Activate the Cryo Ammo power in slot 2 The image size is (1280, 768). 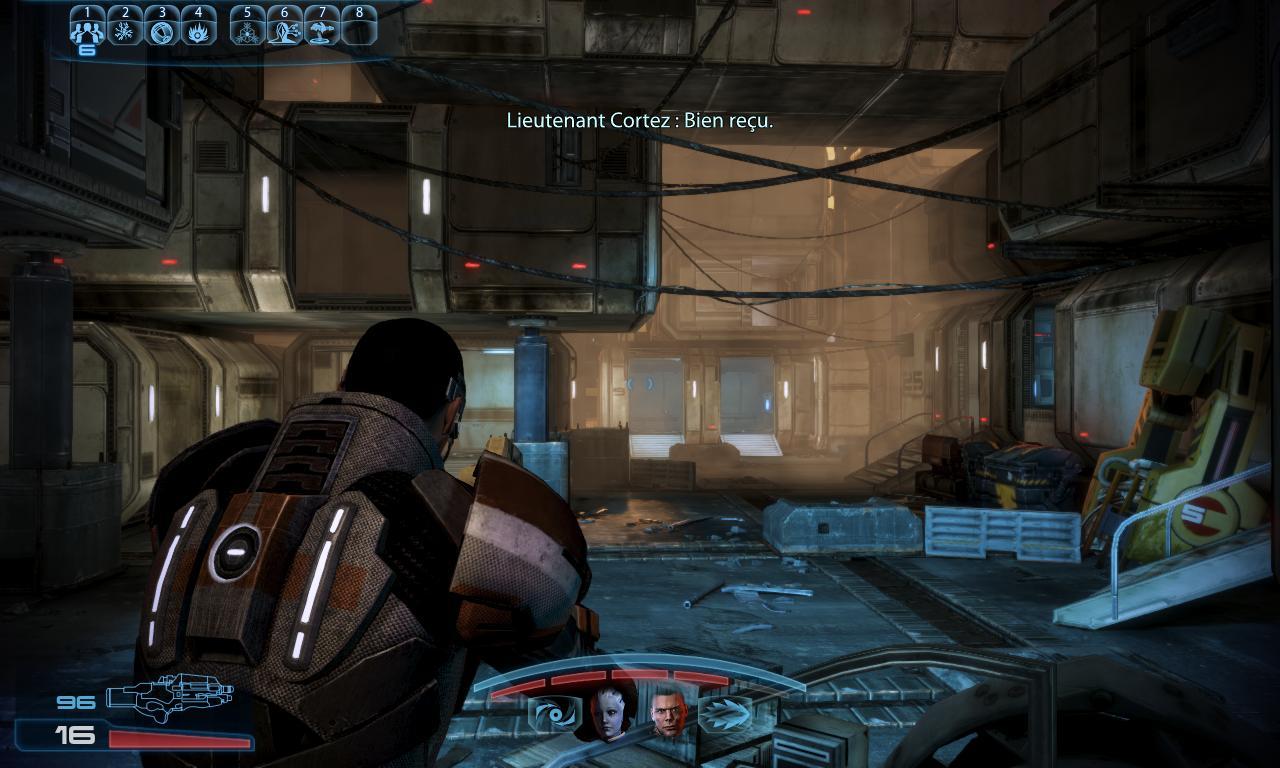(x=126, y=31)
